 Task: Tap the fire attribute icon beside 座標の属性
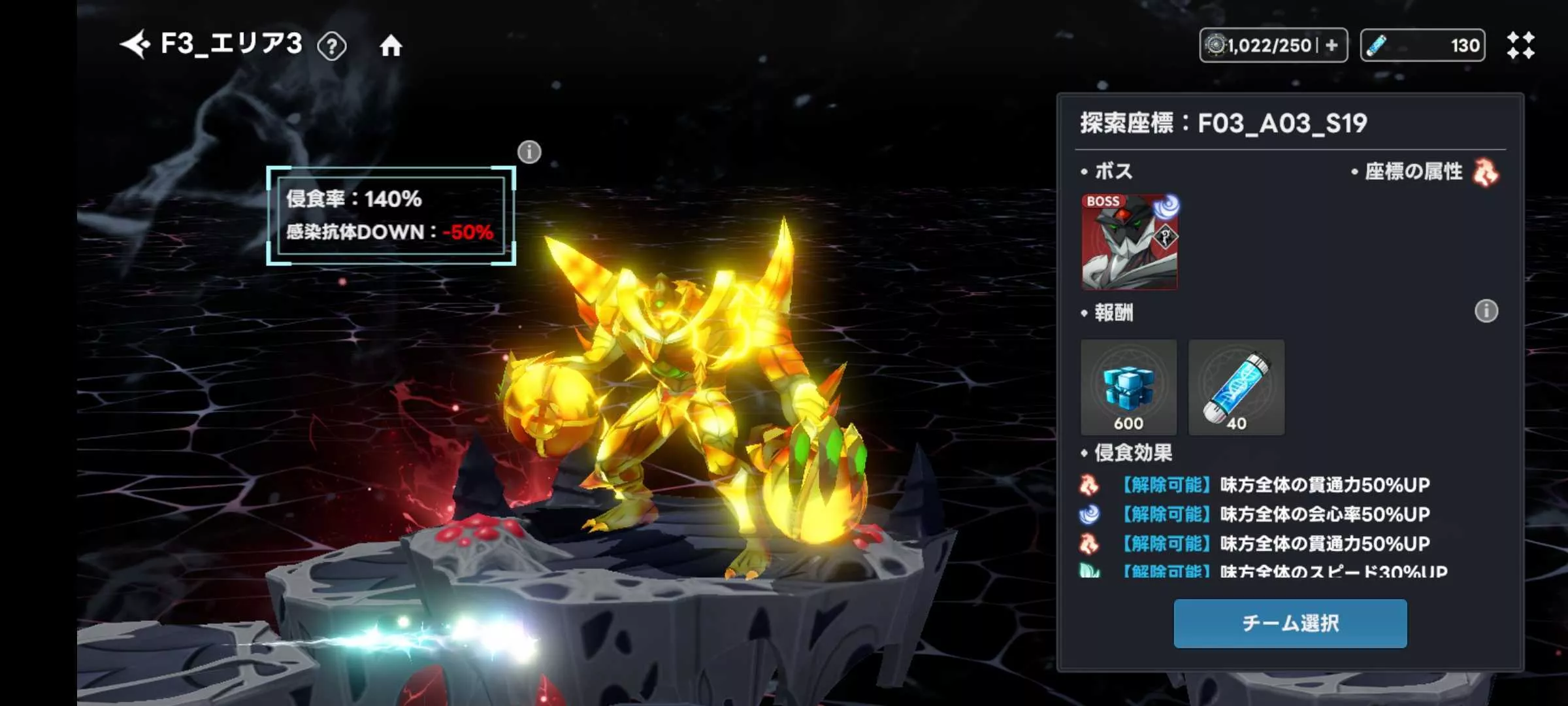pos(1486,173)
